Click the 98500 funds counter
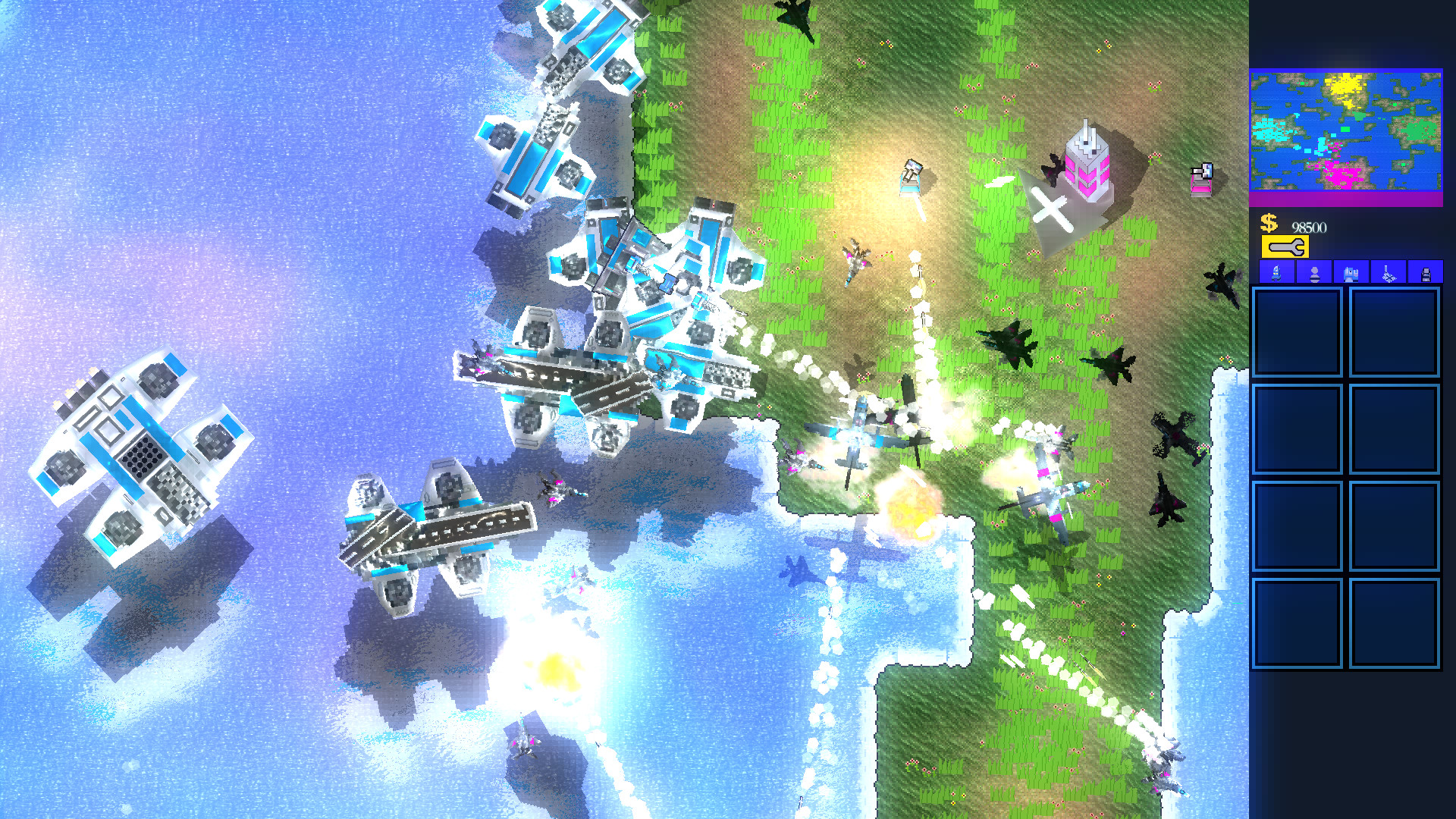 (1310, 226)
